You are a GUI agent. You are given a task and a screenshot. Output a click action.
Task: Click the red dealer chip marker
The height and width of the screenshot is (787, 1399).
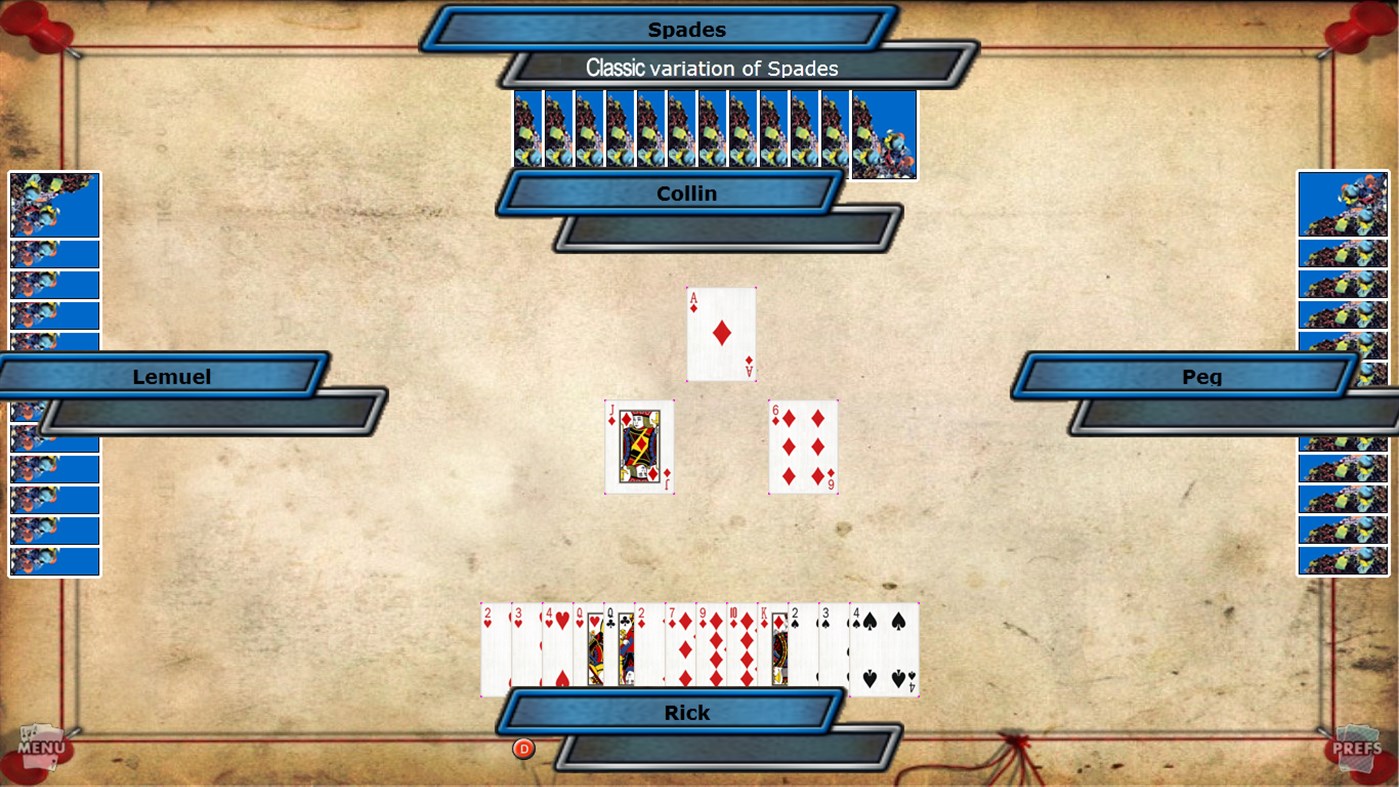point(524,748)
